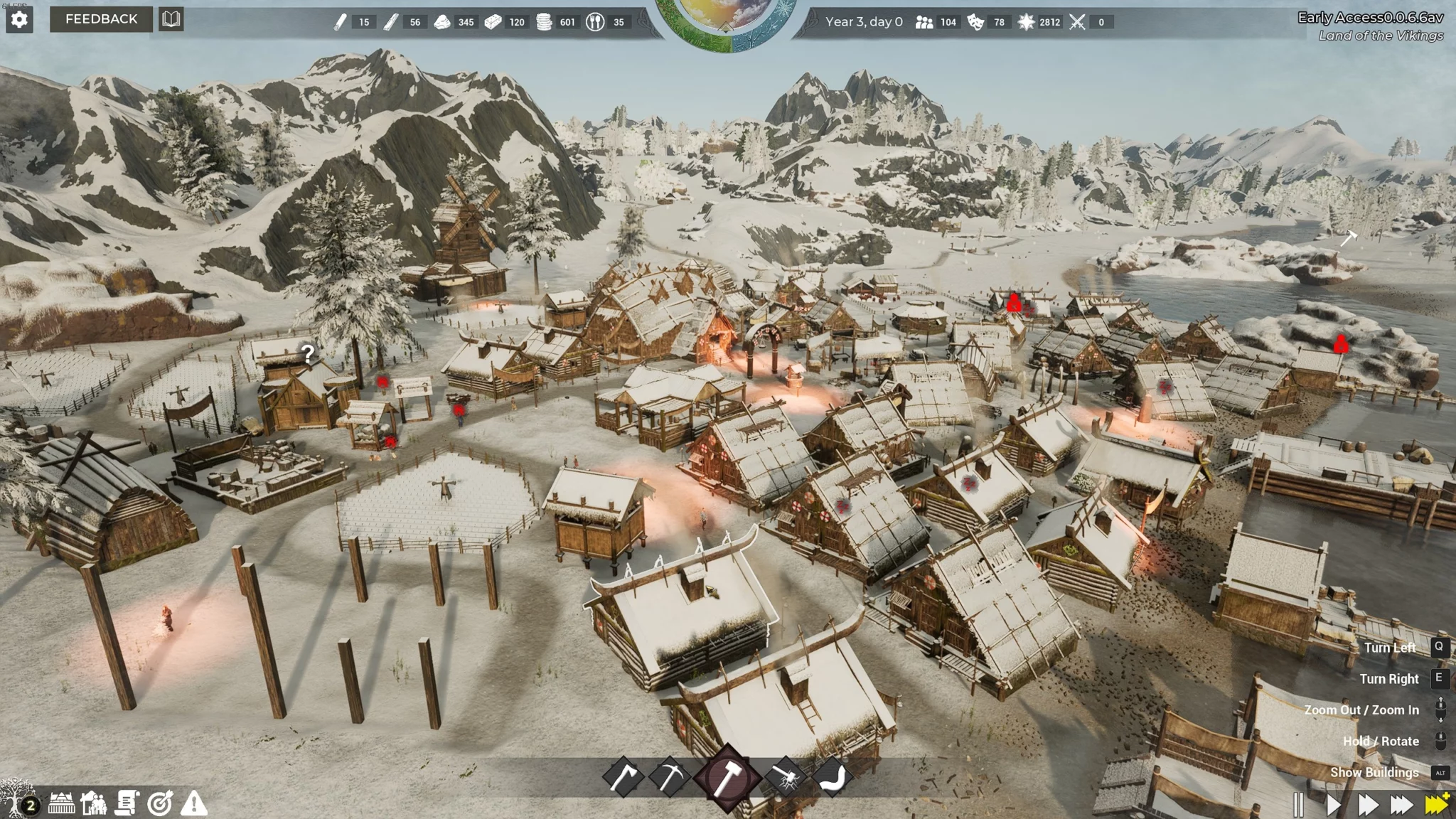Set game speed to triple fast-forward
This screenshot has height=819, width=1456.
point(1401,804)
